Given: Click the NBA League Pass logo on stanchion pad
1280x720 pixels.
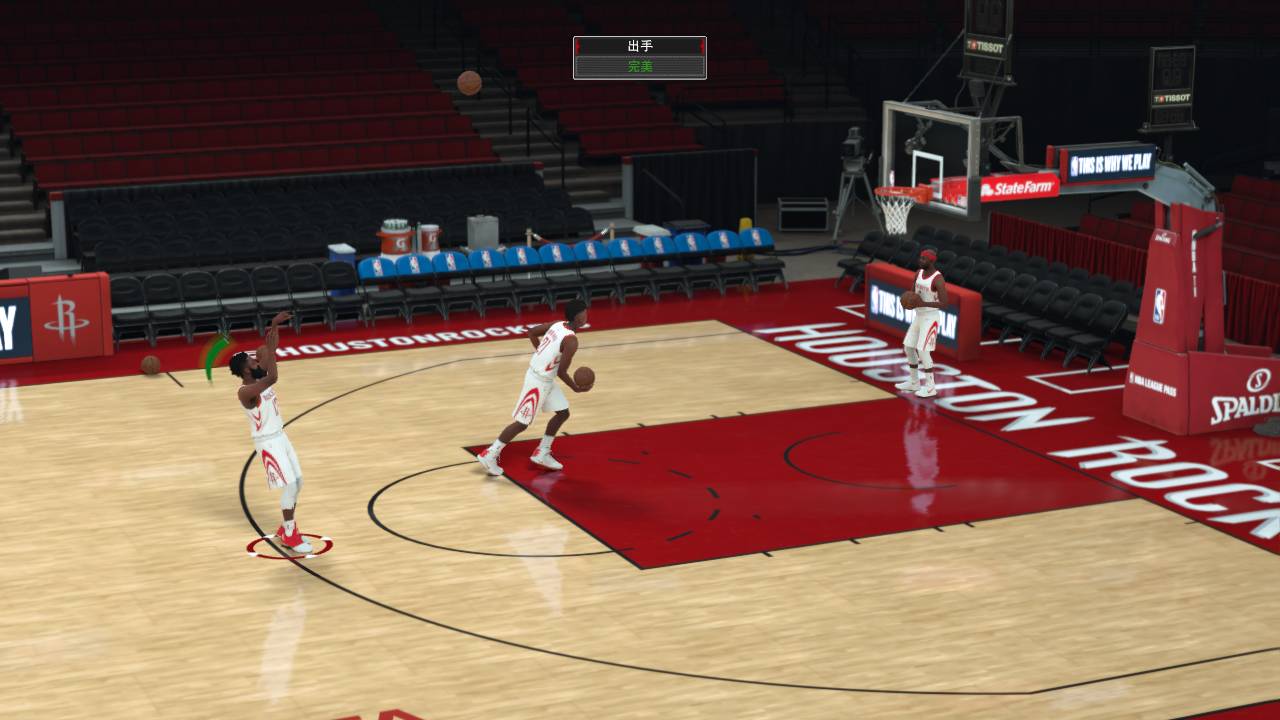Looking at the screenshot, I should [1153, 384].
